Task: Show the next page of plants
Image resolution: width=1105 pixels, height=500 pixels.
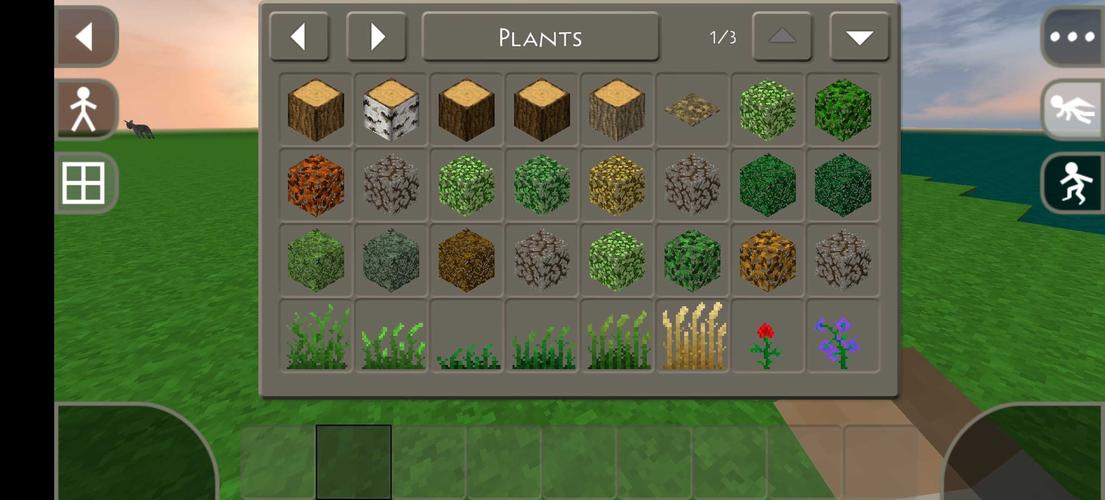Action: [x=859, y=38]
